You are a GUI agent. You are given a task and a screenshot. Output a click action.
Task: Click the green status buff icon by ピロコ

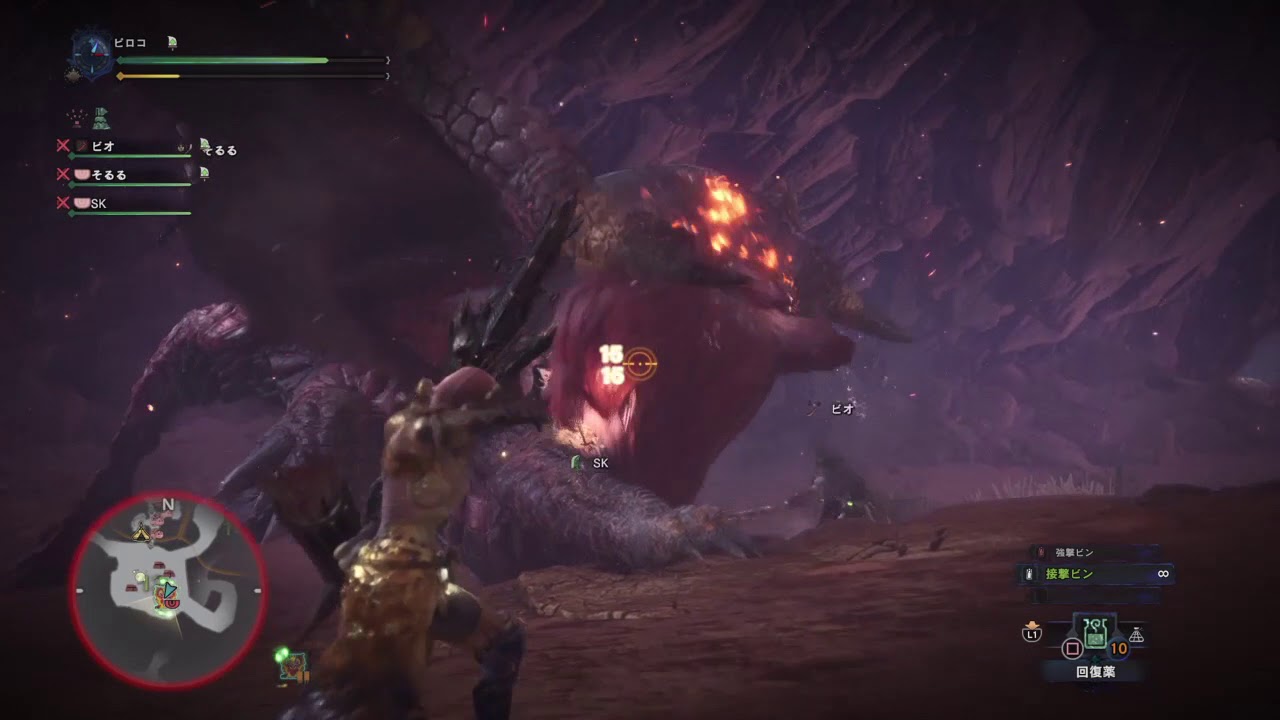click(x=172, y=42)
